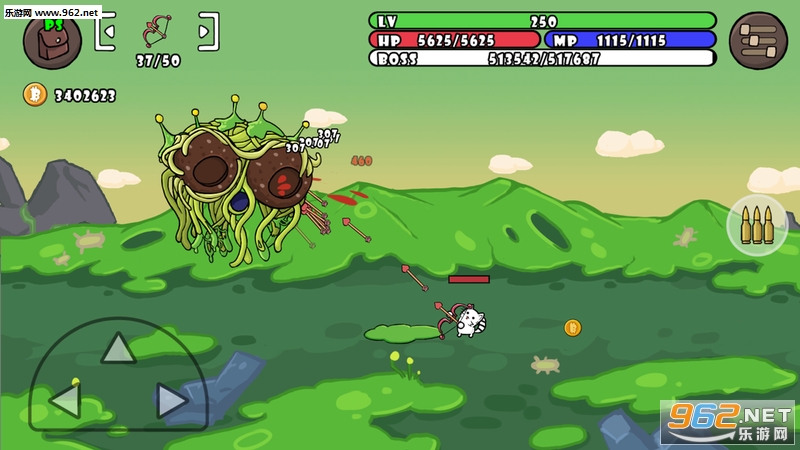
Task: Move left with the left arrow
Action: [65, 400]
